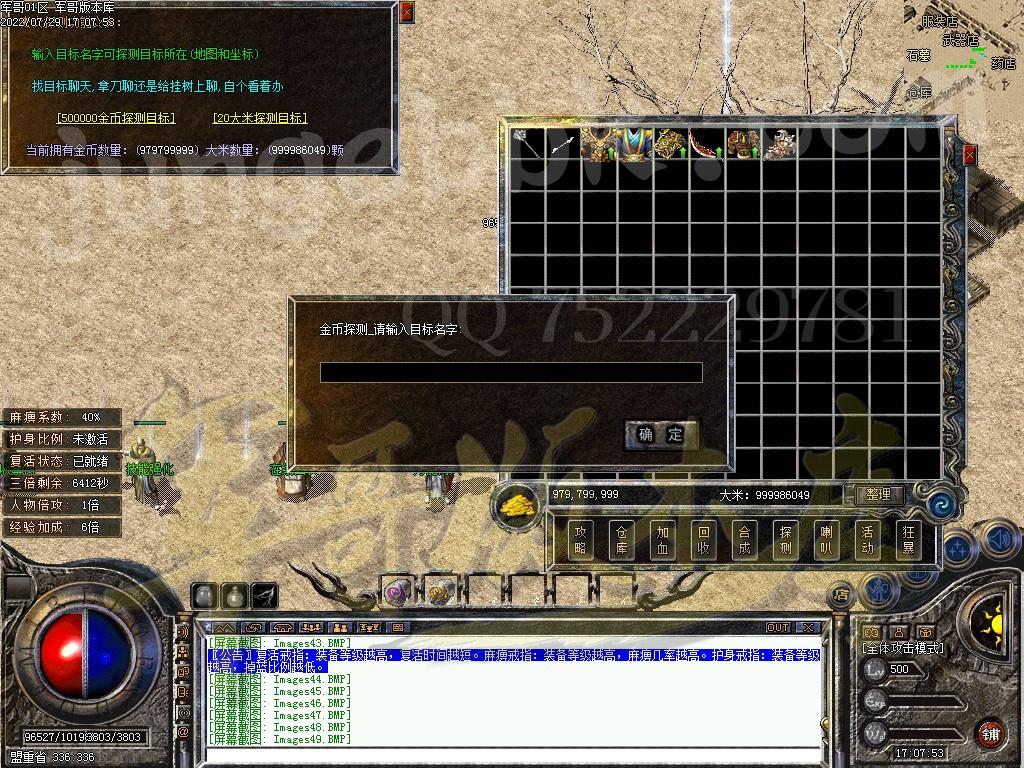Choose the 500000 gold detect option
This screenshot has width=1024, height=768.
point(116,118)
